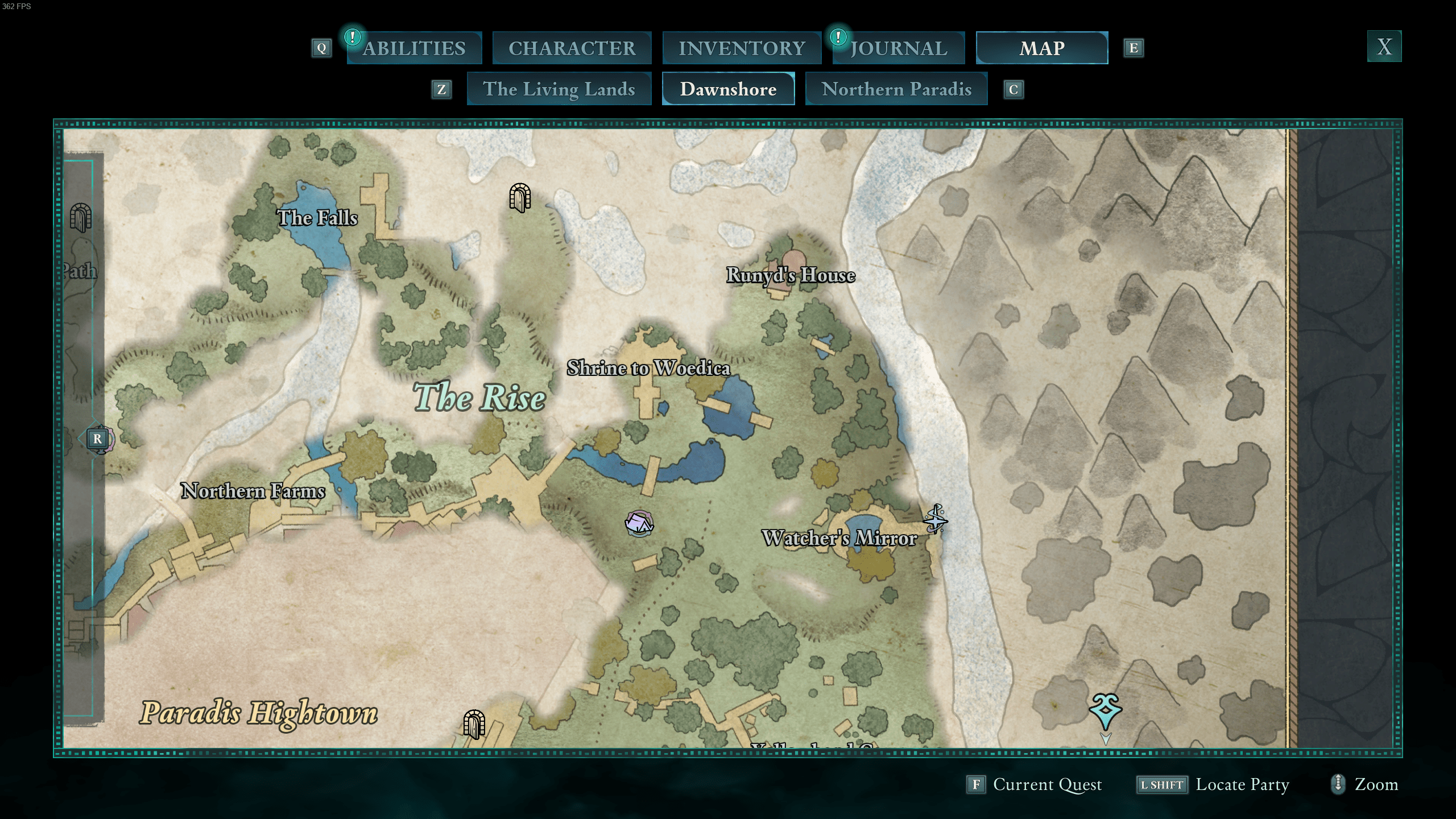Open the Abilities tab
1456x819 pixels.
(414, 48)
